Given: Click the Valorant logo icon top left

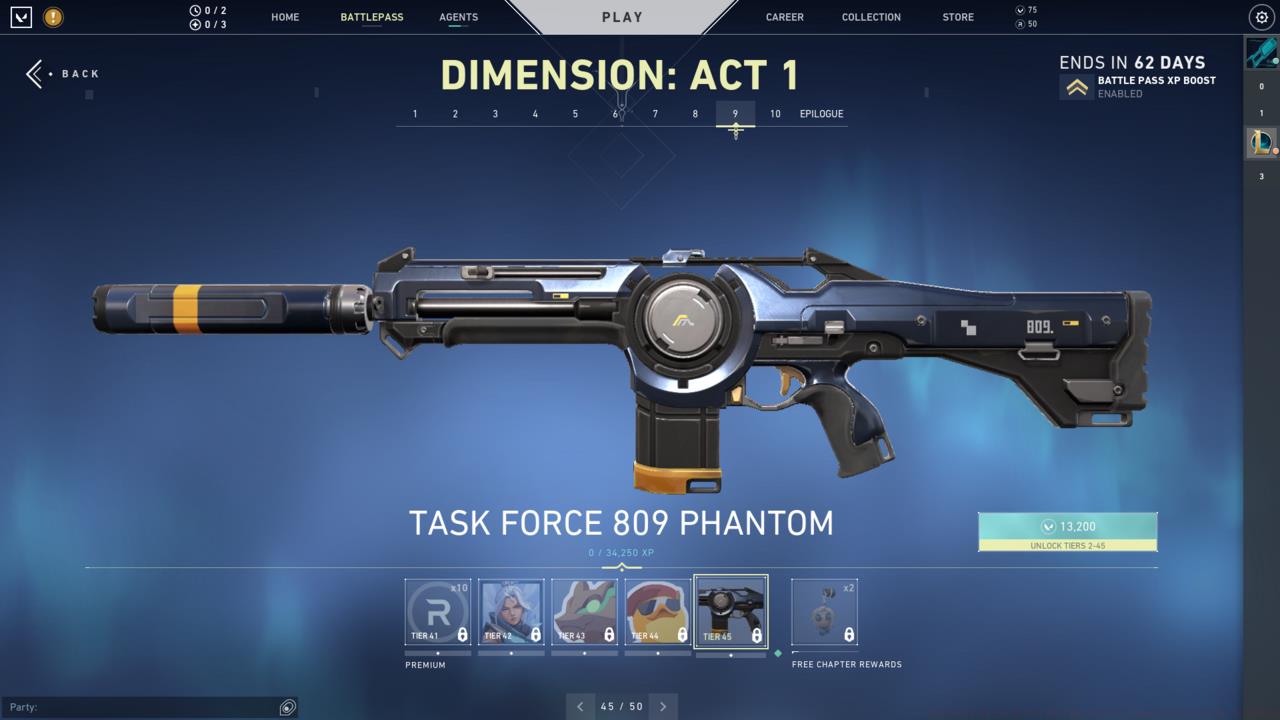Looking at the screenshot, I should click(19, 17).
